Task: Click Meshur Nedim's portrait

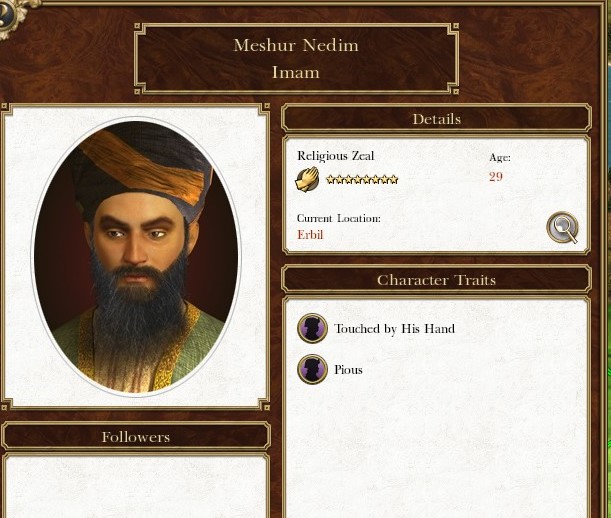Action: 136,256
